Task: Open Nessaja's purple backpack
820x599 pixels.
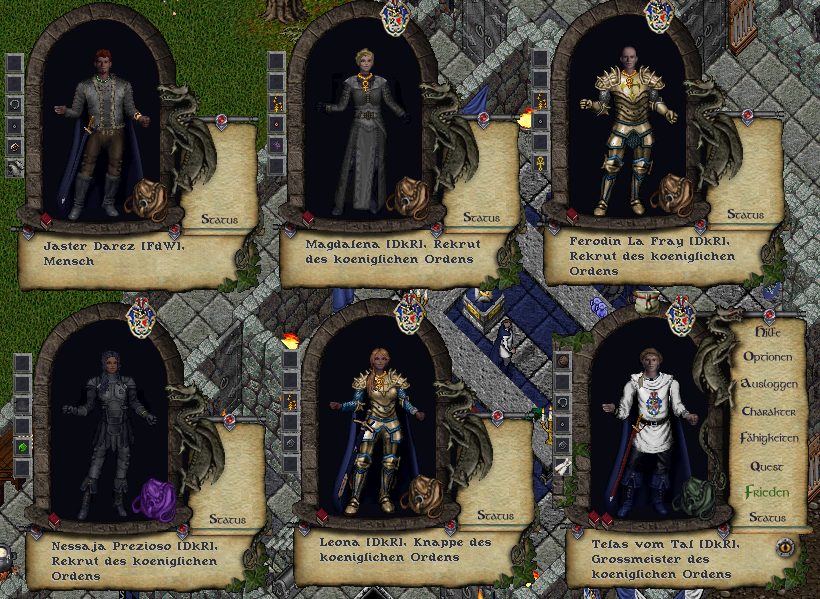Action: click(153, 498)
